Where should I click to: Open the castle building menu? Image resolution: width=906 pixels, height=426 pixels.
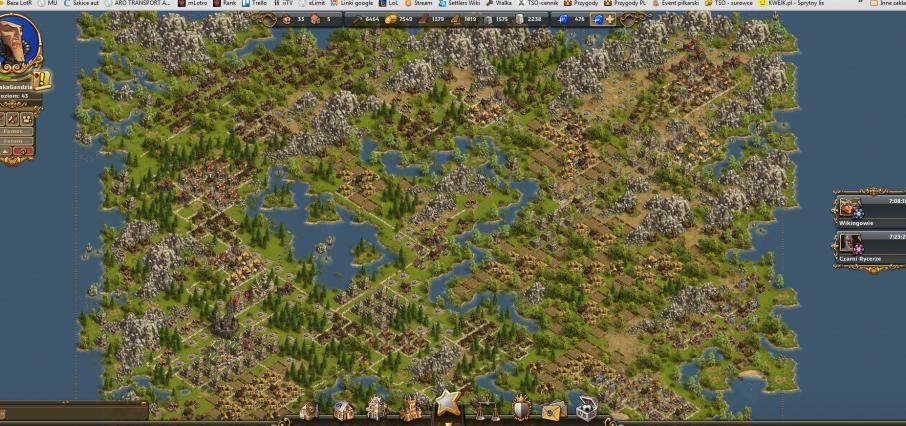[409, 408]
